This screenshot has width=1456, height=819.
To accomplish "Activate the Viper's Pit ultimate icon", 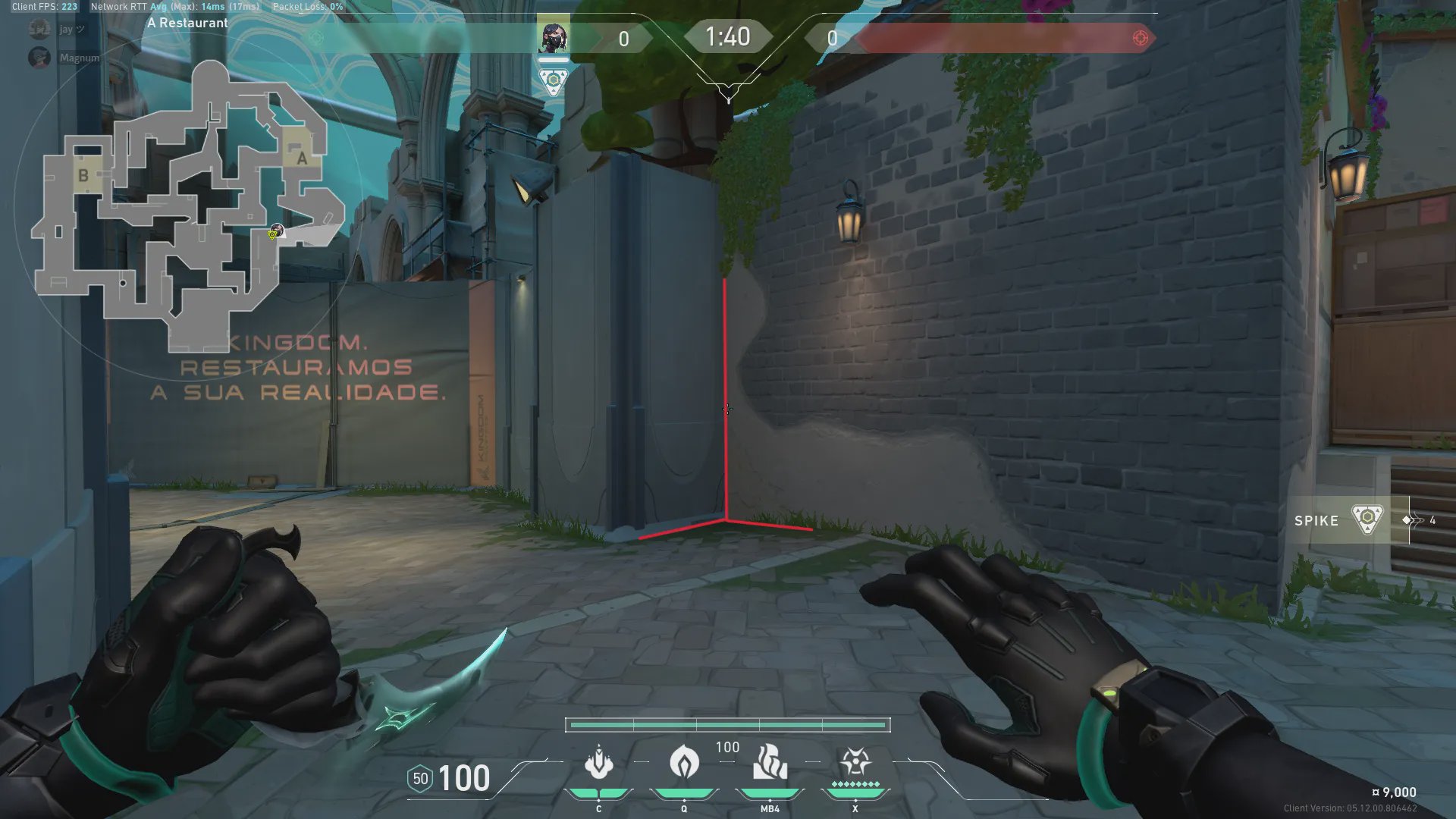I will [x=855, y=761].
